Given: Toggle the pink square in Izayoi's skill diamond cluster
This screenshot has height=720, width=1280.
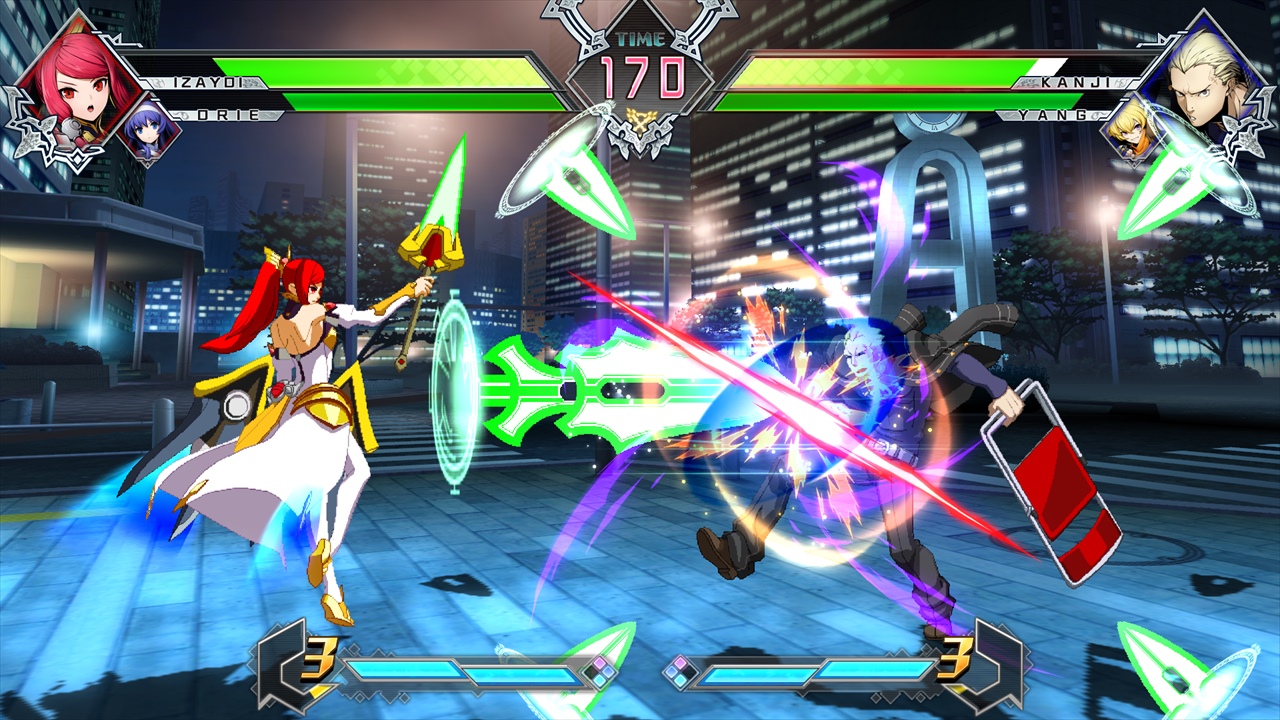Looking at the screenshot, I should click(598, 661).
